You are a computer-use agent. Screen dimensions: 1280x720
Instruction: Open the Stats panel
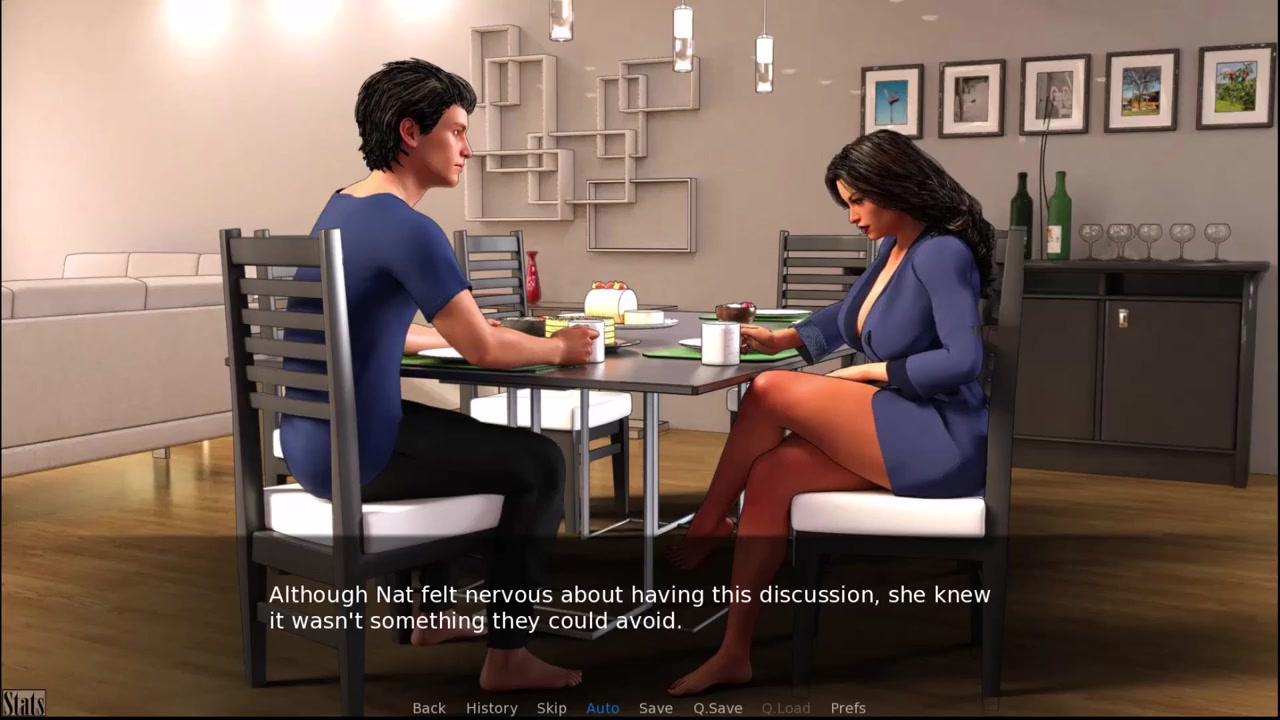23,704
